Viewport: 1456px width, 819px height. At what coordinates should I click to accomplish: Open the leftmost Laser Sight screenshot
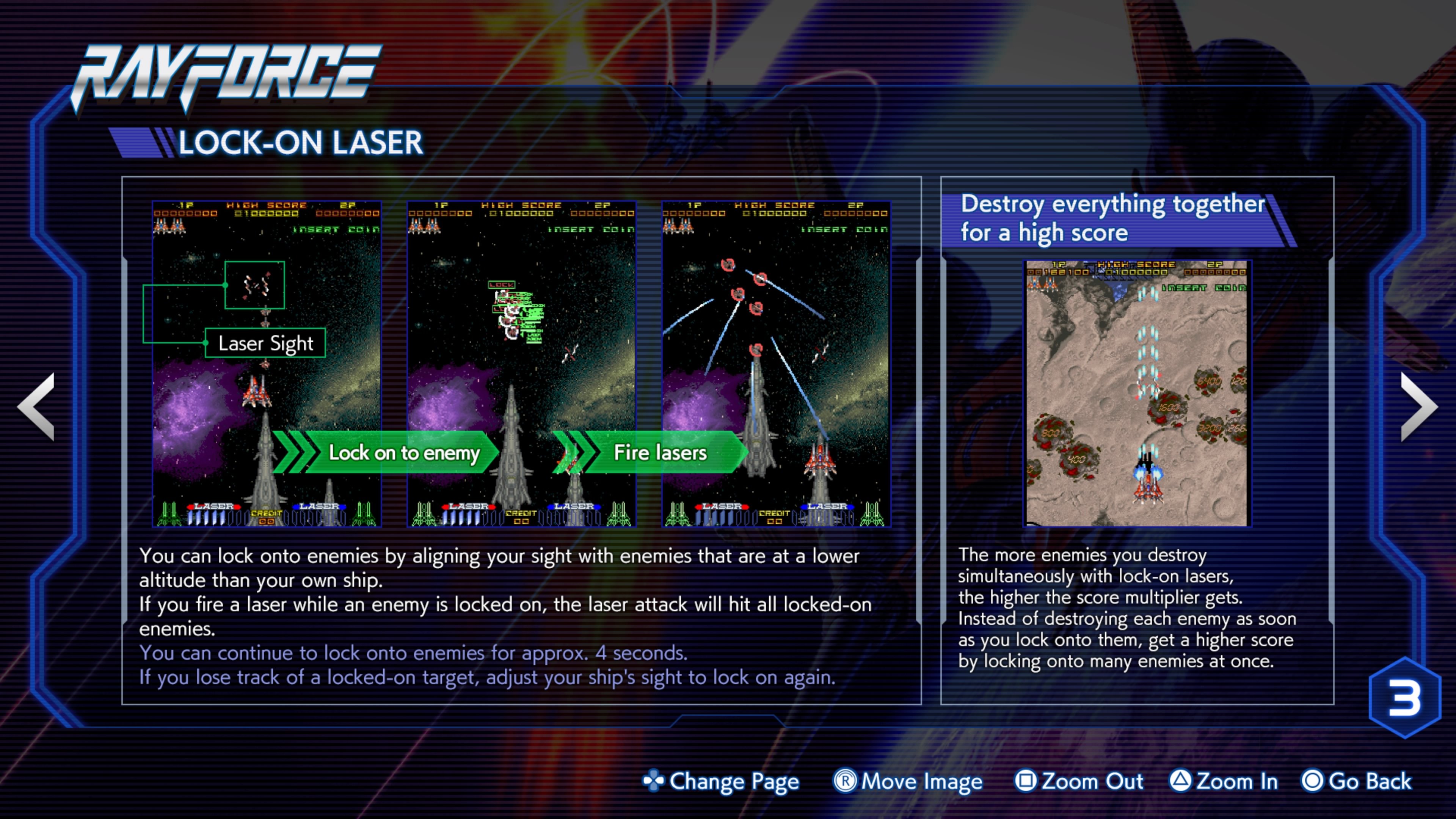coord(266,362)
